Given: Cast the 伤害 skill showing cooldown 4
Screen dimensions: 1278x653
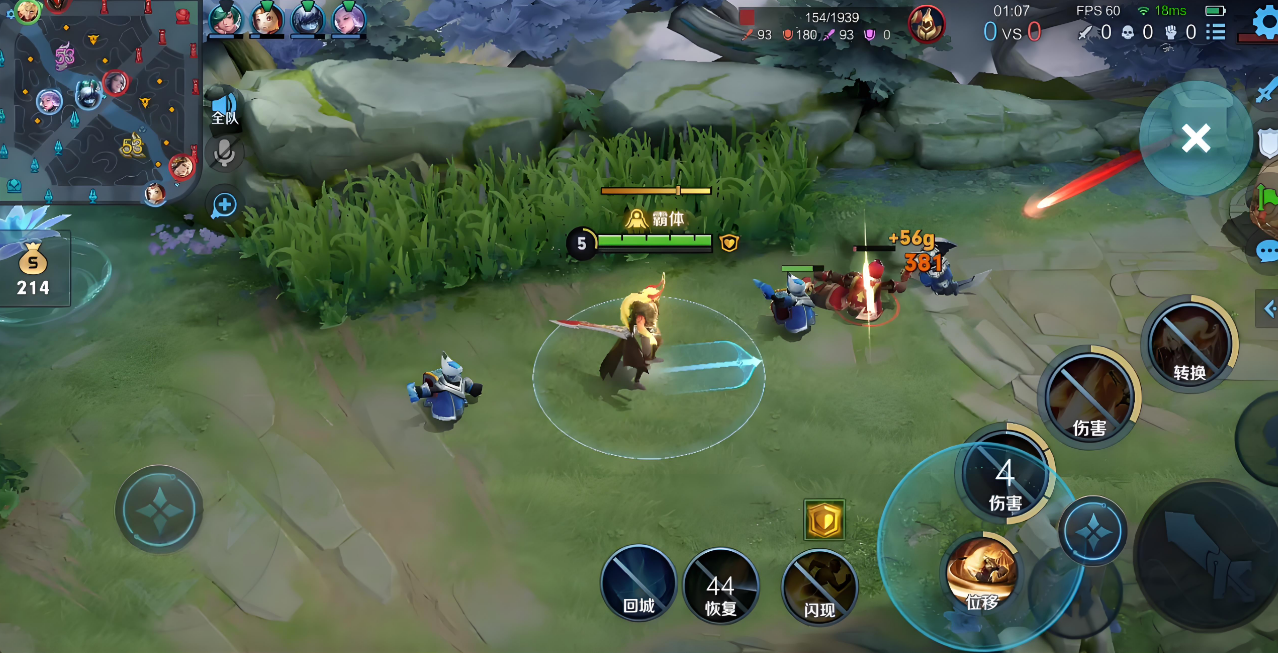Looking at the screenshot, I should tap(1004, 478).
